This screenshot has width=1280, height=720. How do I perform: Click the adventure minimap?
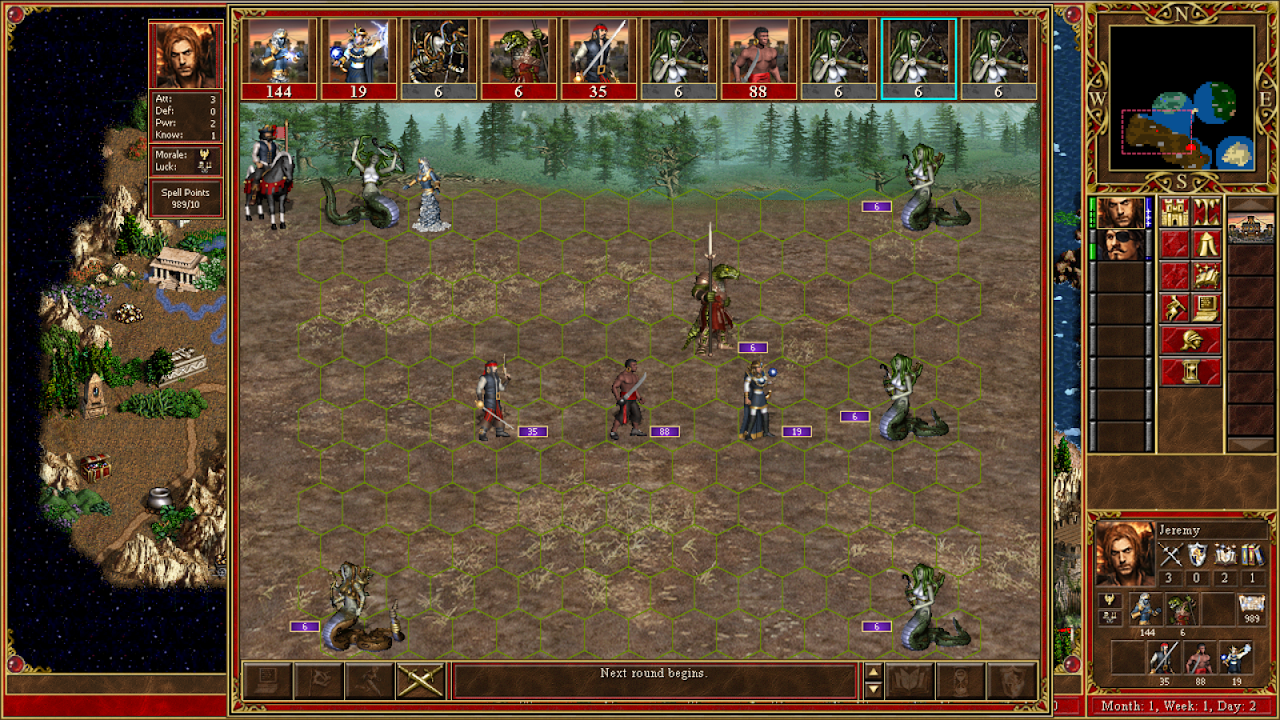pyautogui.click(x=1181, y=97)
